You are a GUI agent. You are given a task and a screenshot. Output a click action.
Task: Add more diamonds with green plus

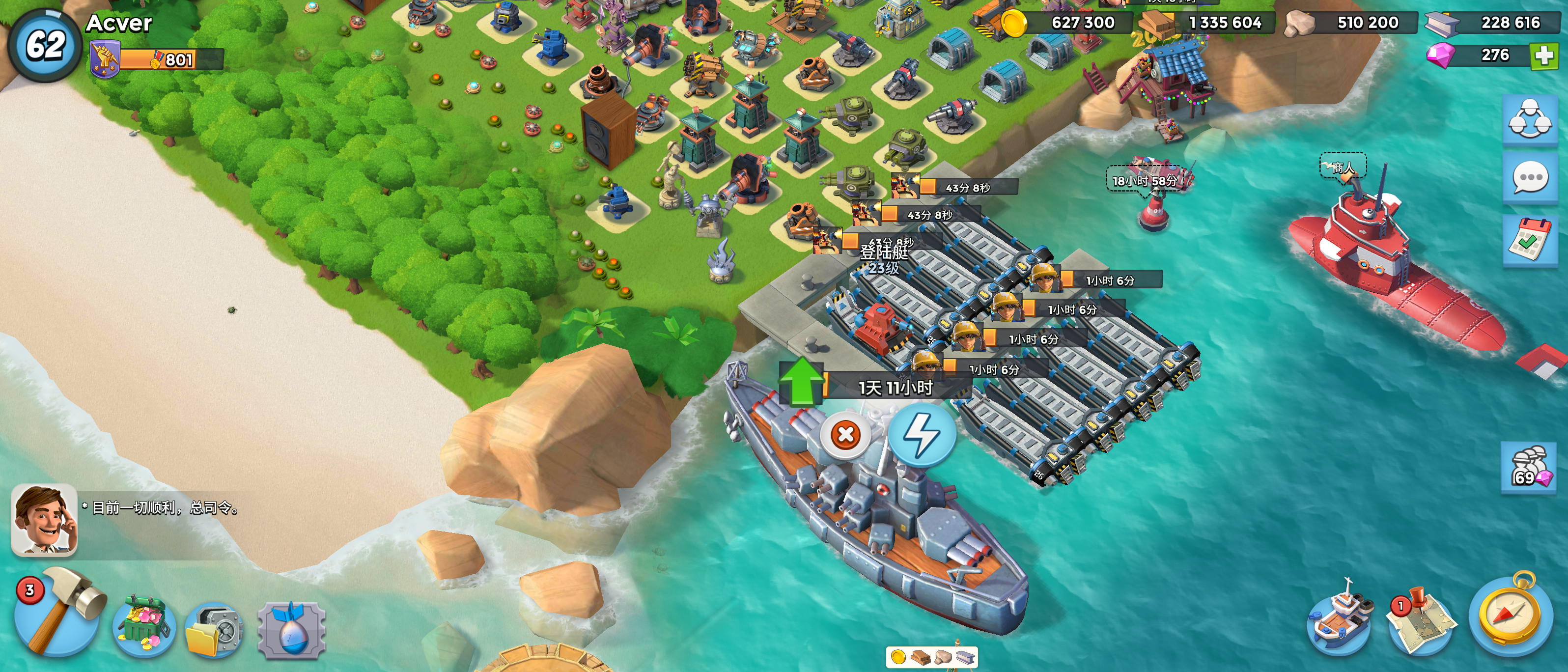click(x=1543, y=56)
